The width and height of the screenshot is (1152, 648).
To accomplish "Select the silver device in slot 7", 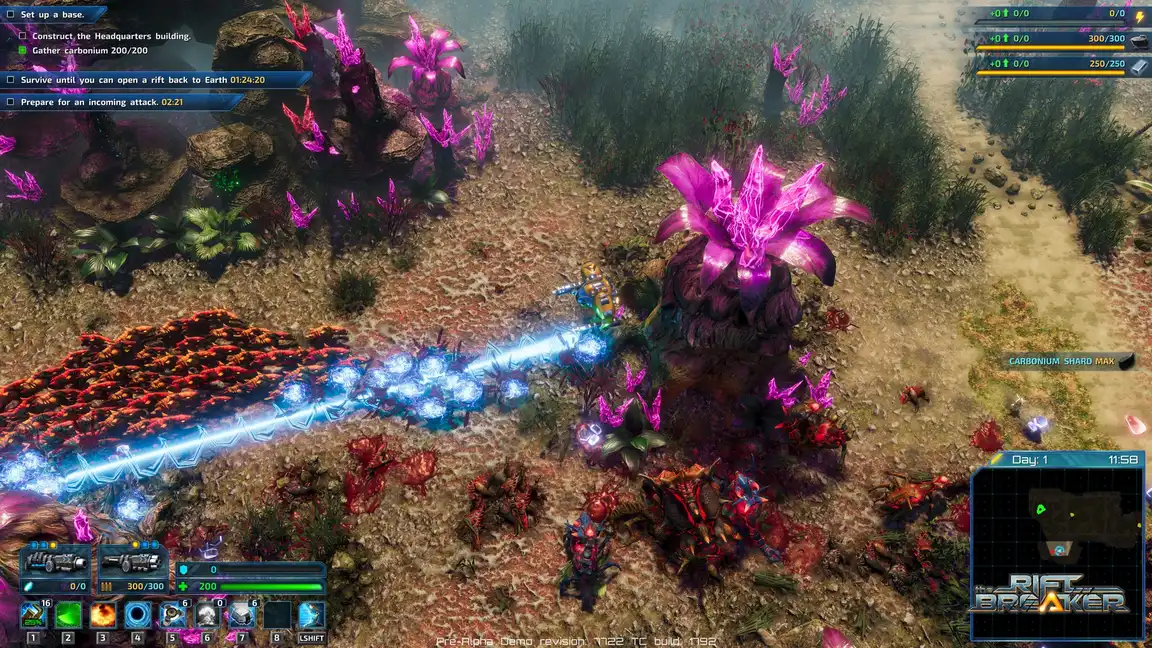I will [242, 614].
